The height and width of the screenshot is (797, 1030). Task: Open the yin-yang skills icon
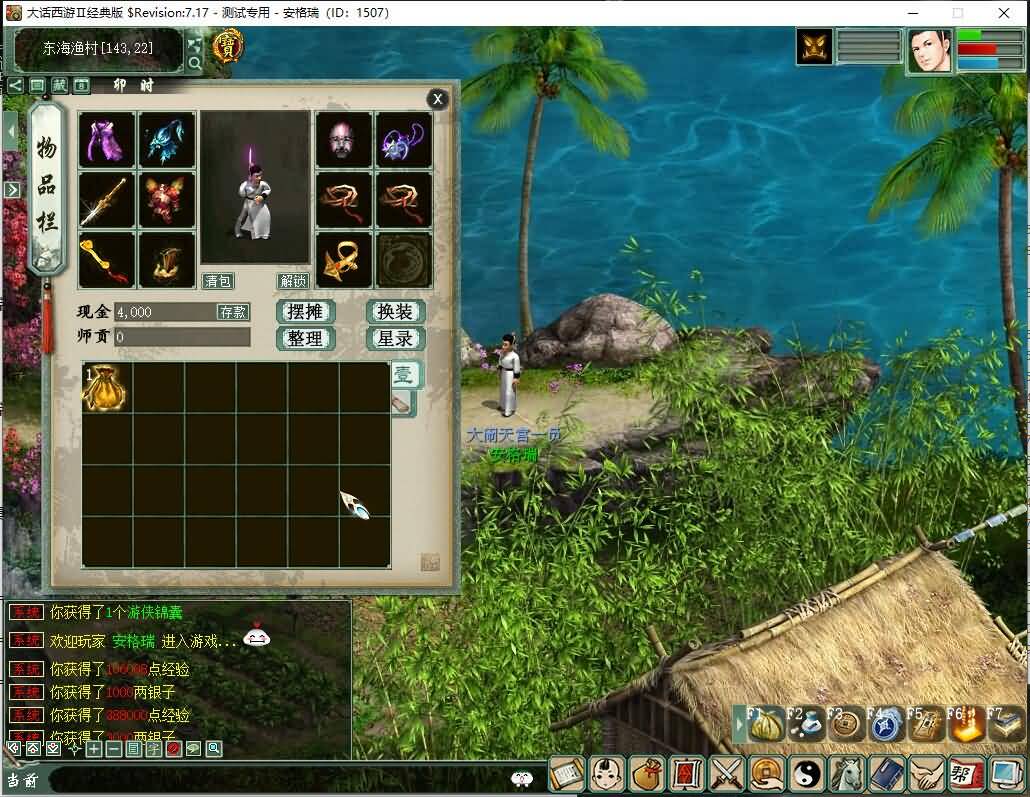pyautogui.click(x=804, y=774)
